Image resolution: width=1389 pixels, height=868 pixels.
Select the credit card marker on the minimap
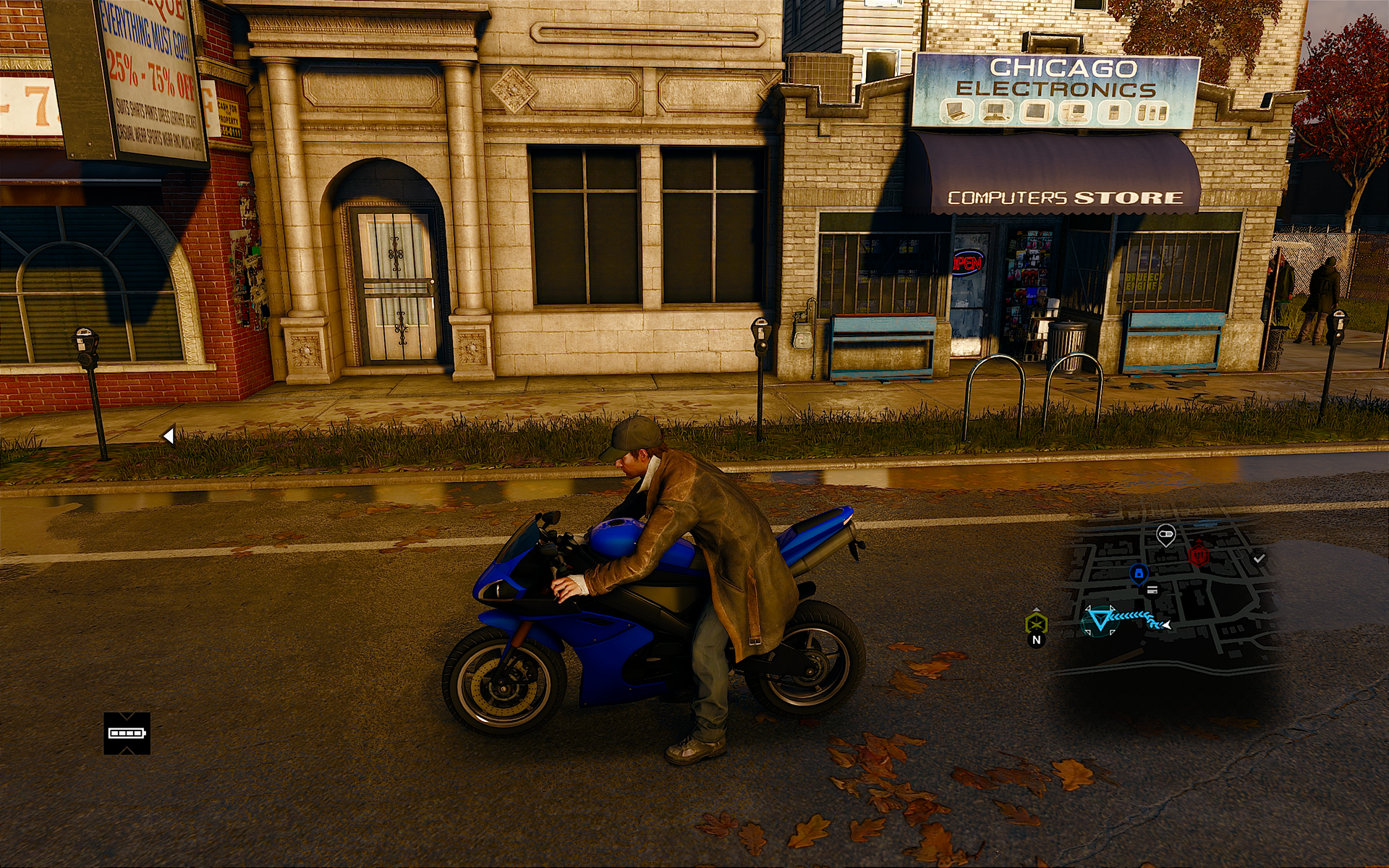1152,590
